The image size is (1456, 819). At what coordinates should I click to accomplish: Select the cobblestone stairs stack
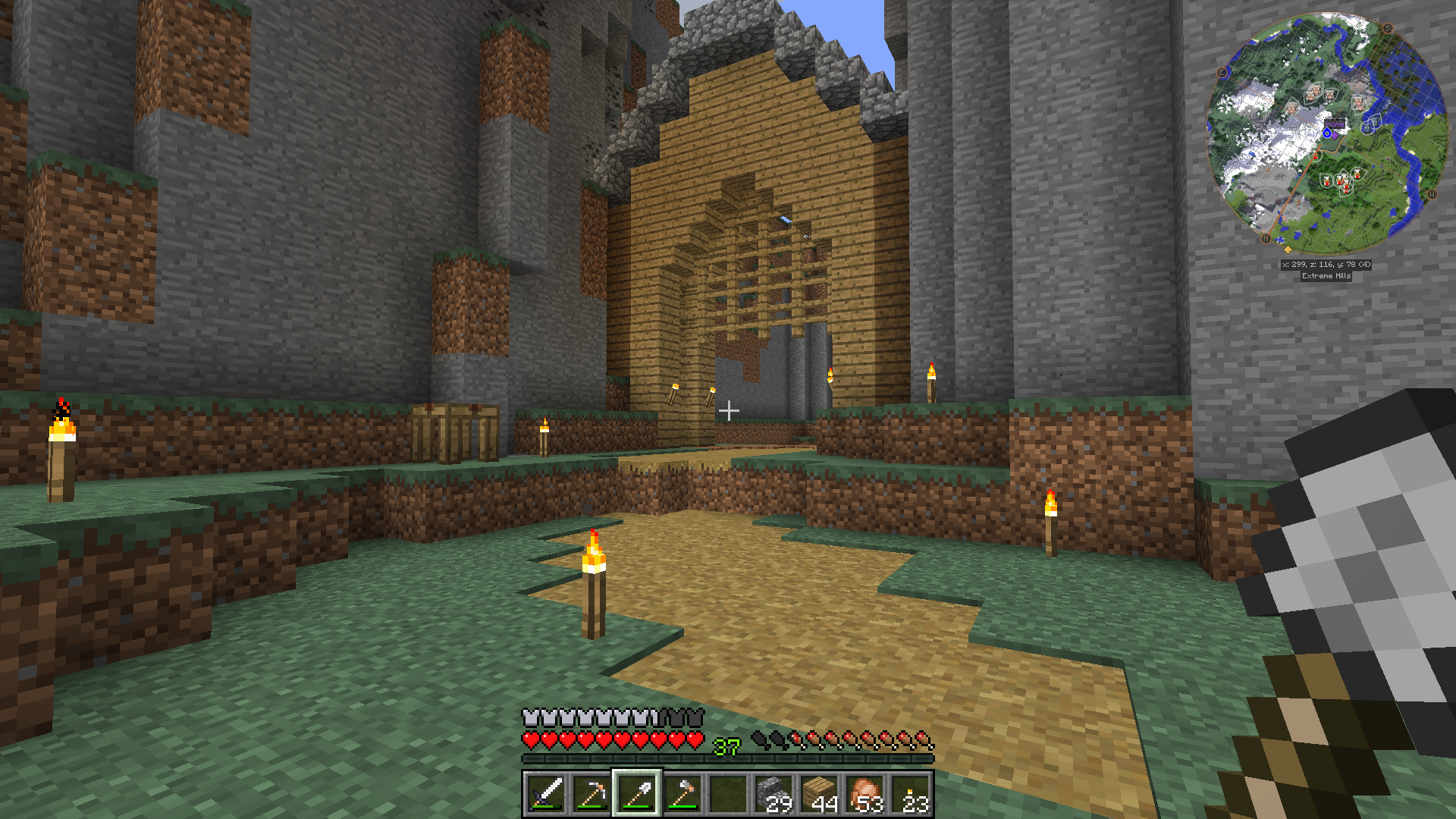point(773,794)
